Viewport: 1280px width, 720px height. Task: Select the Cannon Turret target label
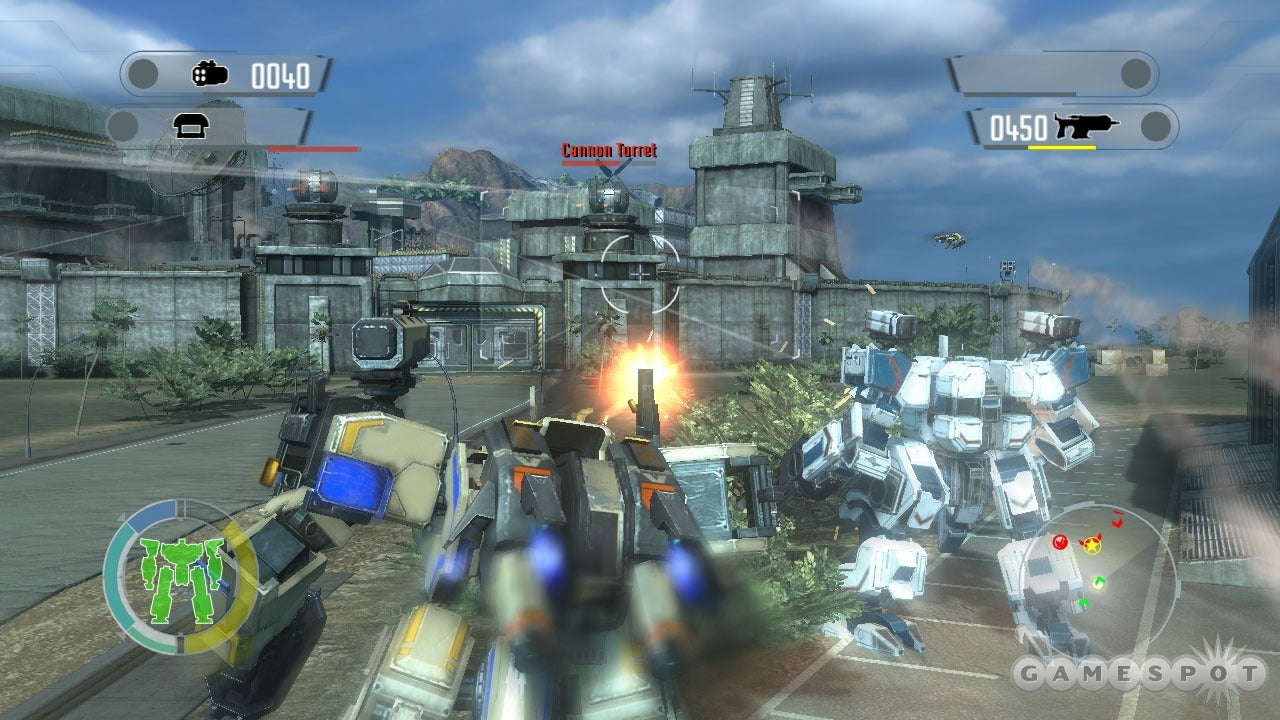pyautogui.click(x=609, y=151)
